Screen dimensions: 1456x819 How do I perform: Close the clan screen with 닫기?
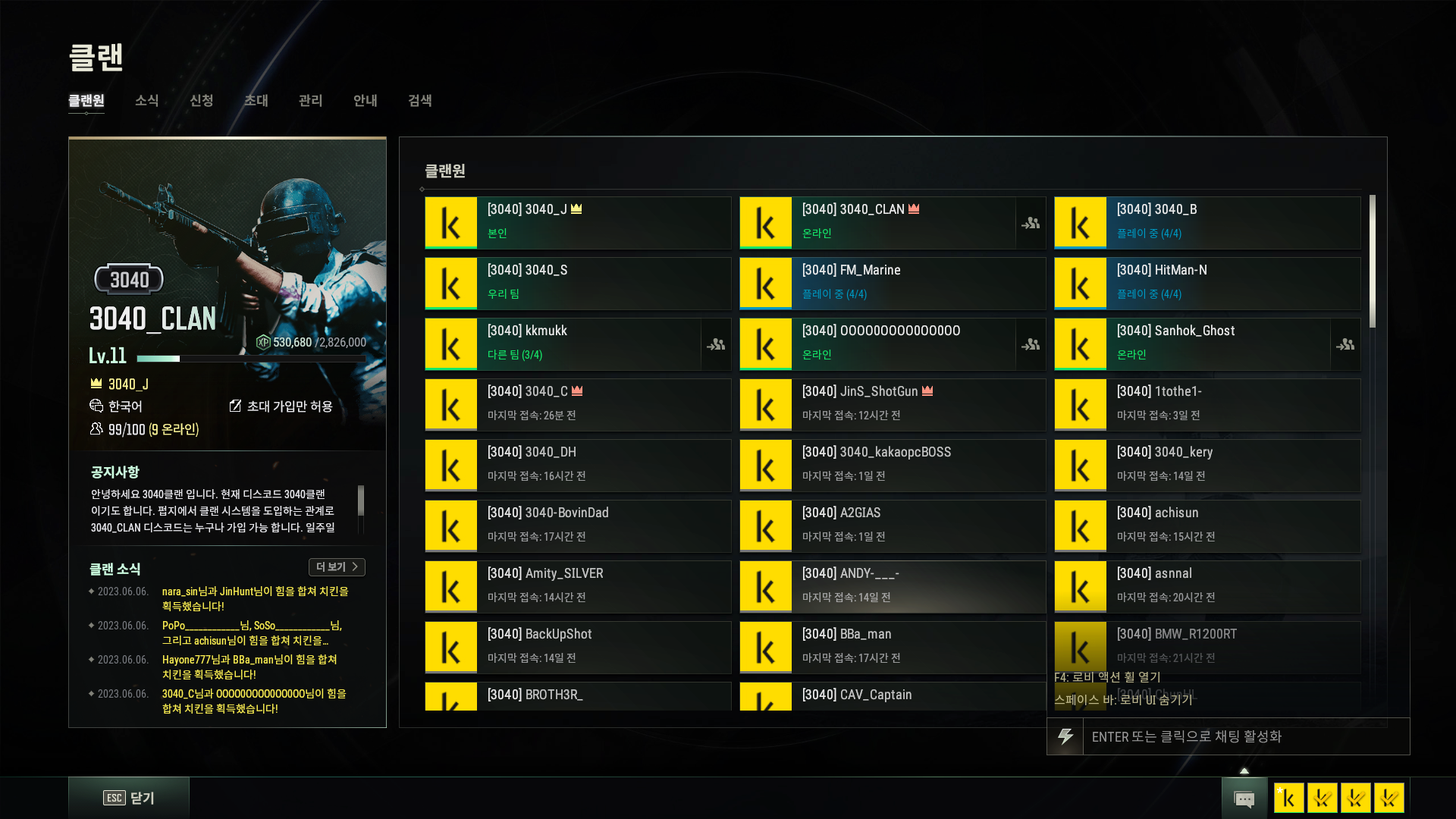click(x=129, y=798)
